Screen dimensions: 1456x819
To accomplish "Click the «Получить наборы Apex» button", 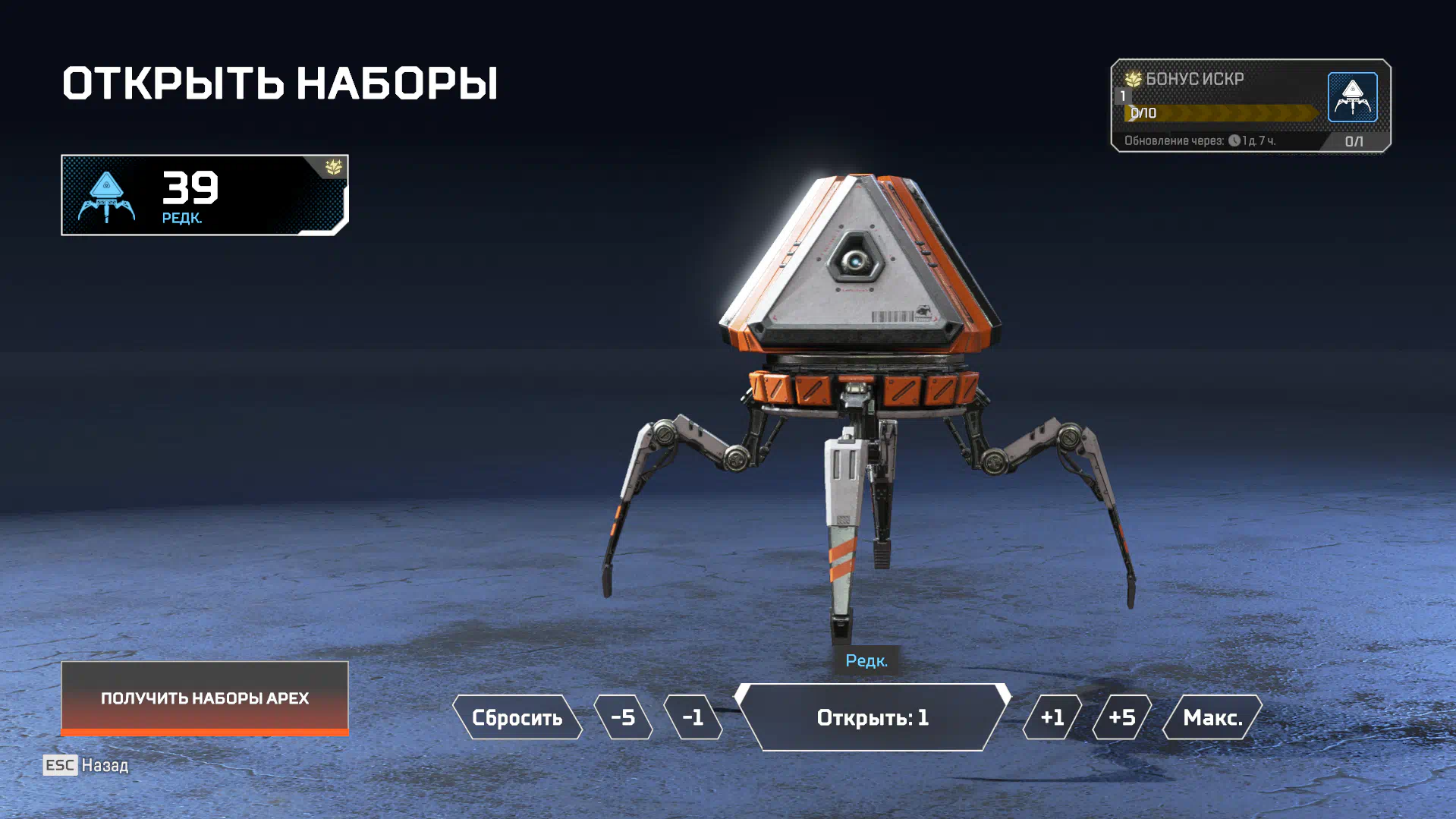I will (205, 698).
